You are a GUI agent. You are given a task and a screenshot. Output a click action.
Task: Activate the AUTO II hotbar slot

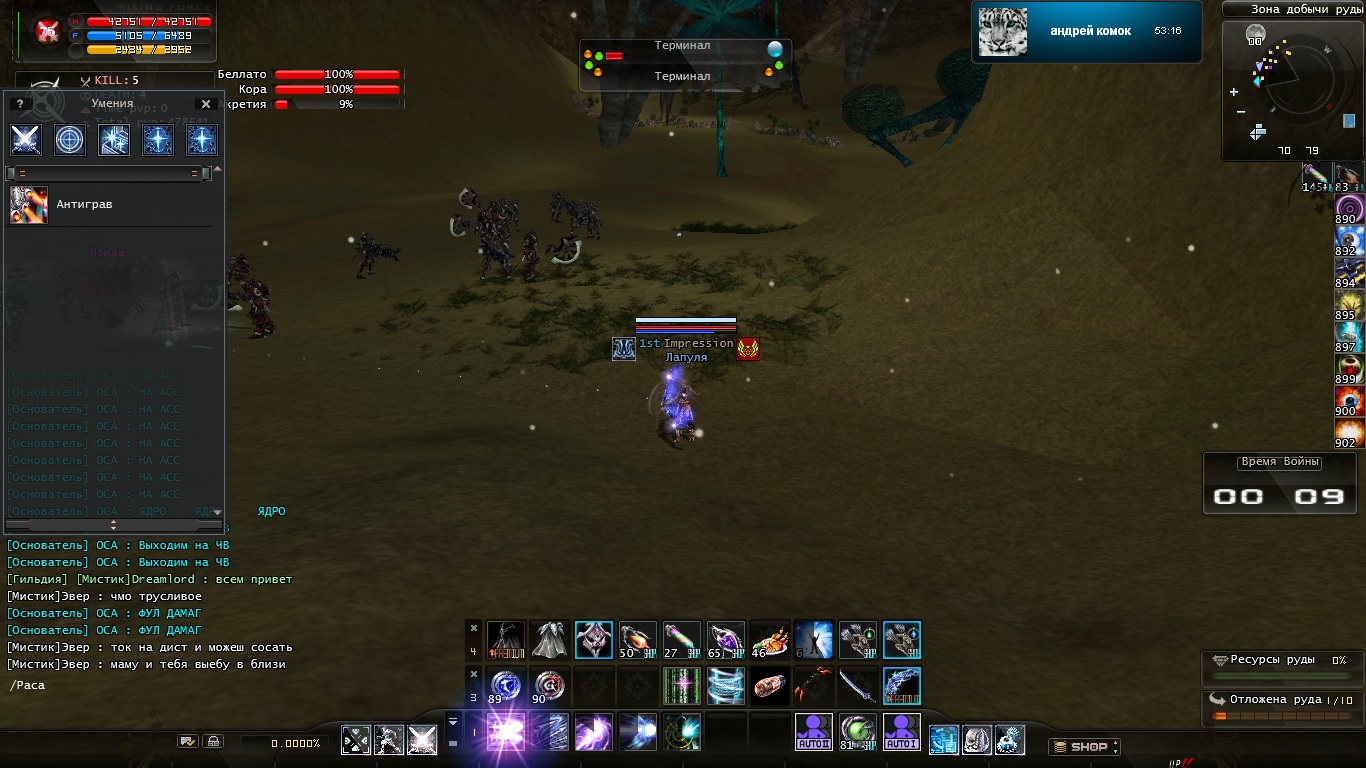tap(814, 732)
